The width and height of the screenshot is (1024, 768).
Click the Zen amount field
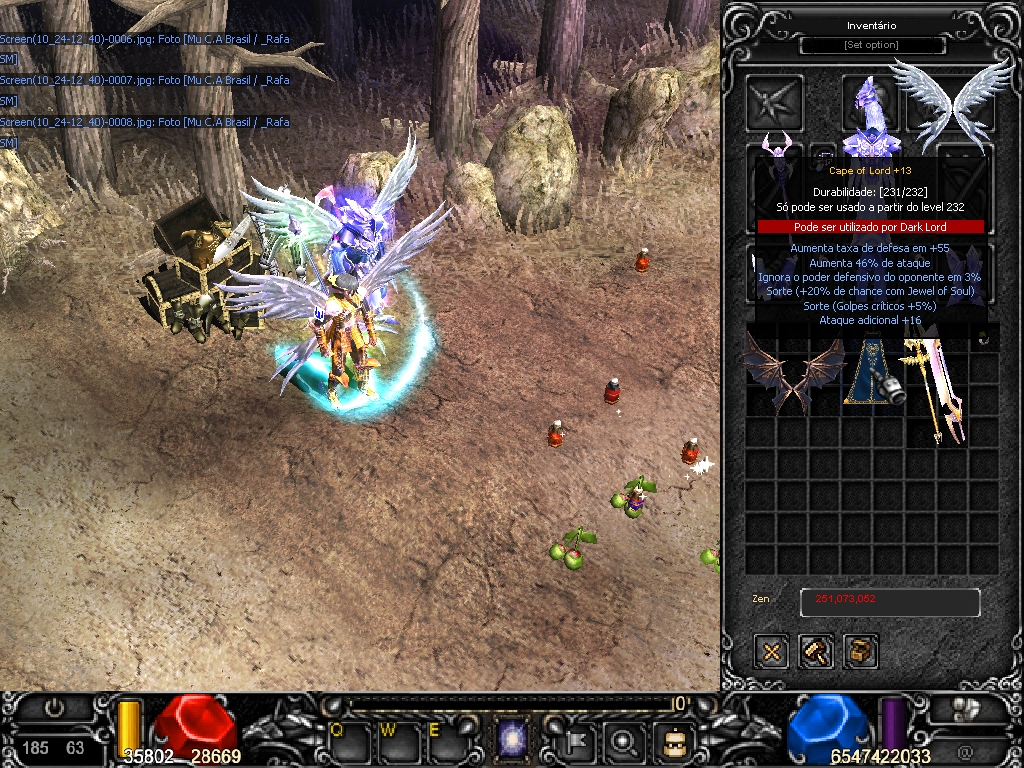tap(889, 602)
